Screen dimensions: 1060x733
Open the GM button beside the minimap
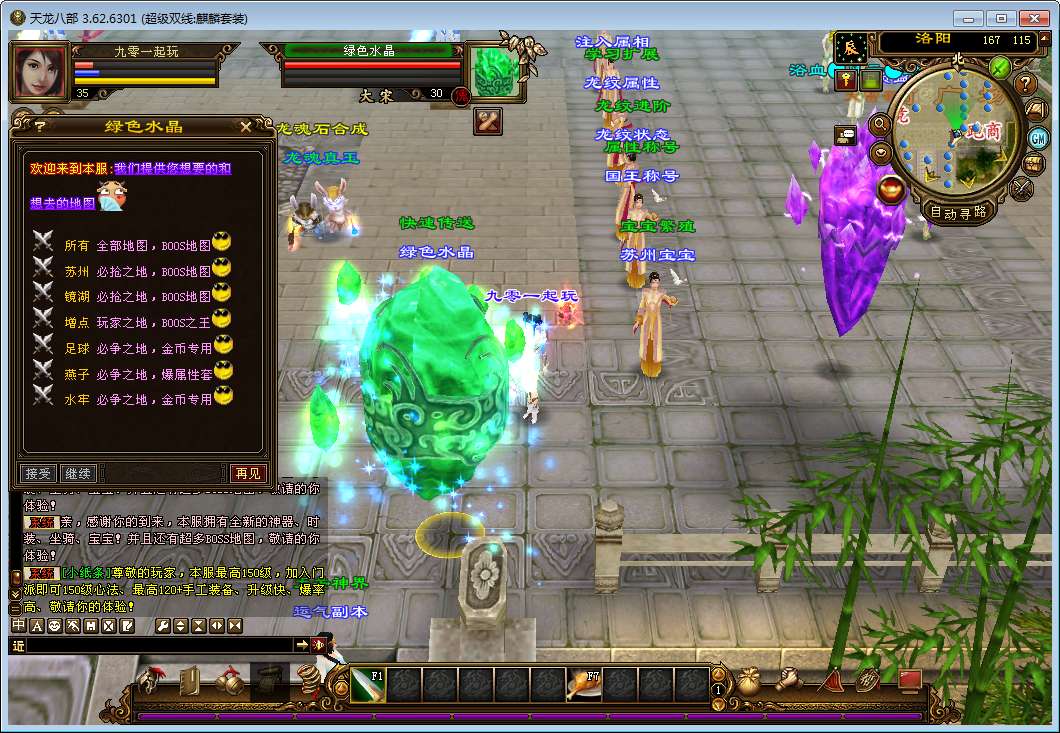1037,137
